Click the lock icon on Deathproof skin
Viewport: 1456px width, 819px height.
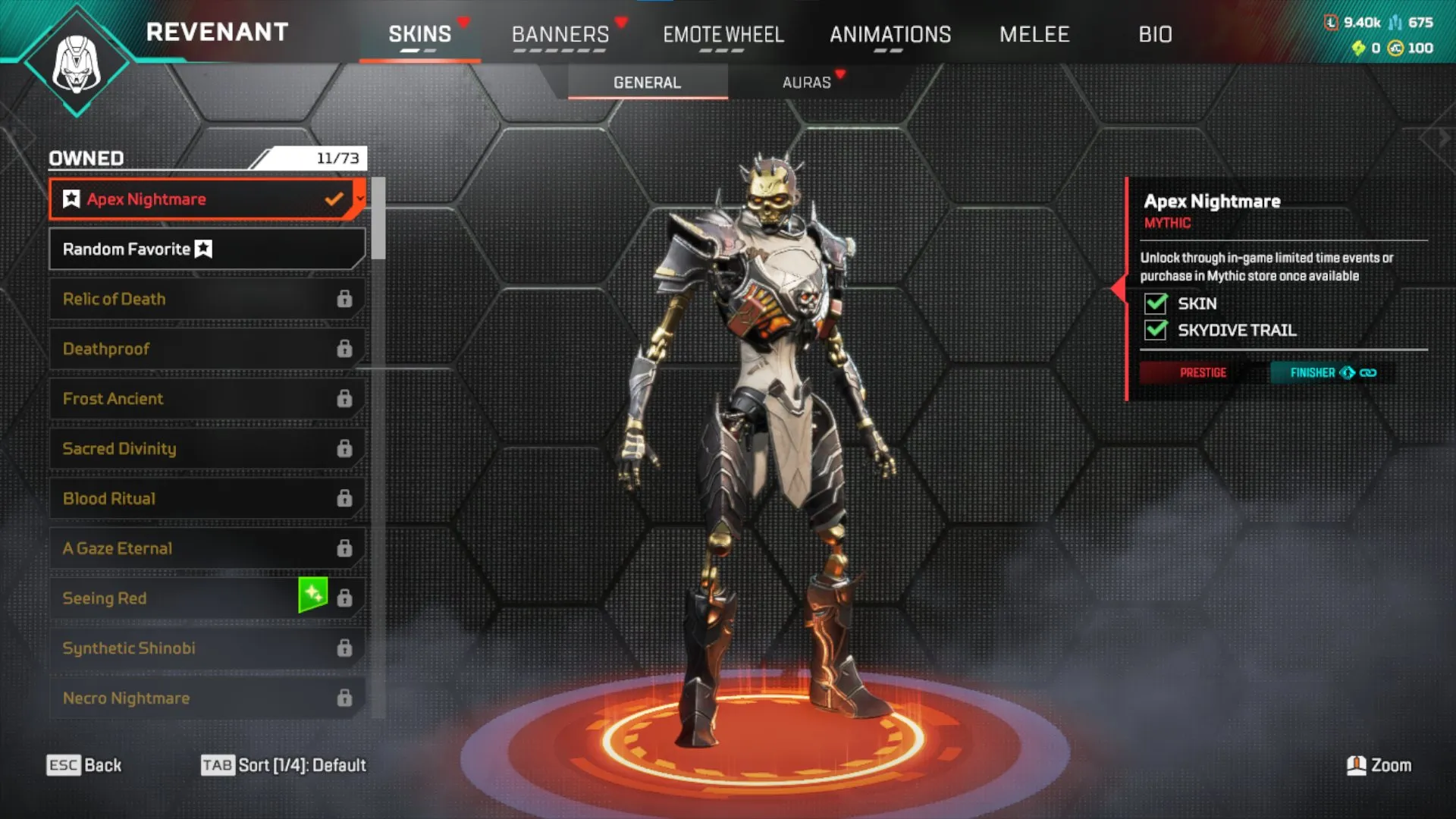(x=345, y=348)
